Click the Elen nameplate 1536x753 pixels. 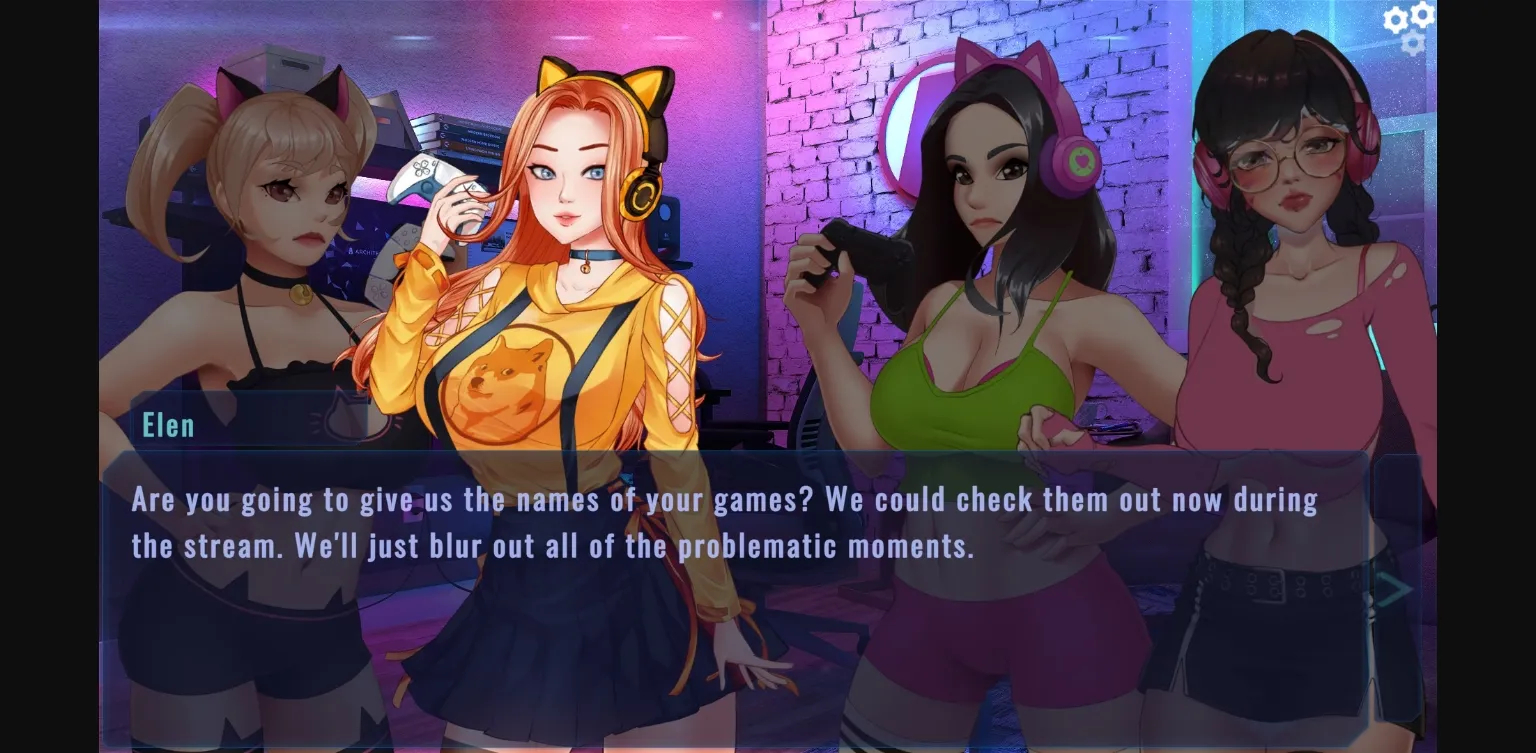(x=168, y=424)
